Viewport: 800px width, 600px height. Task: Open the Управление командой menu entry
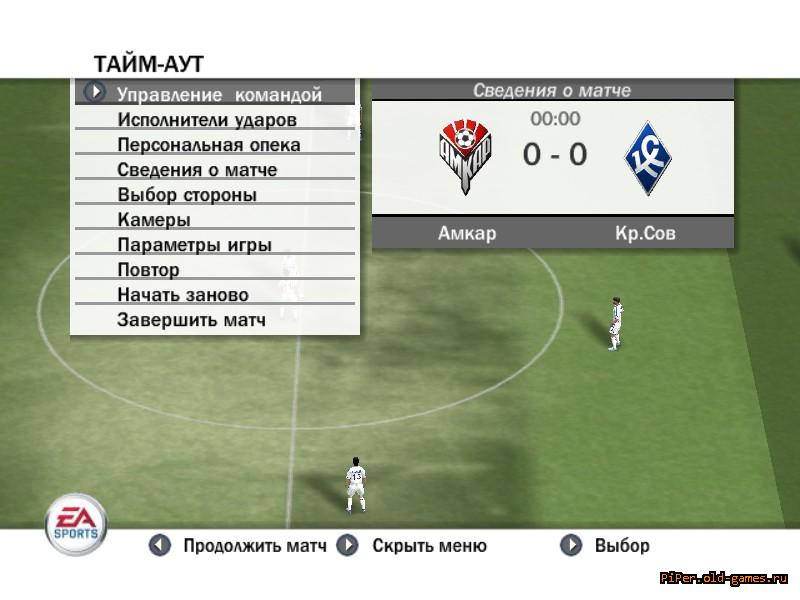click(219, 95)
